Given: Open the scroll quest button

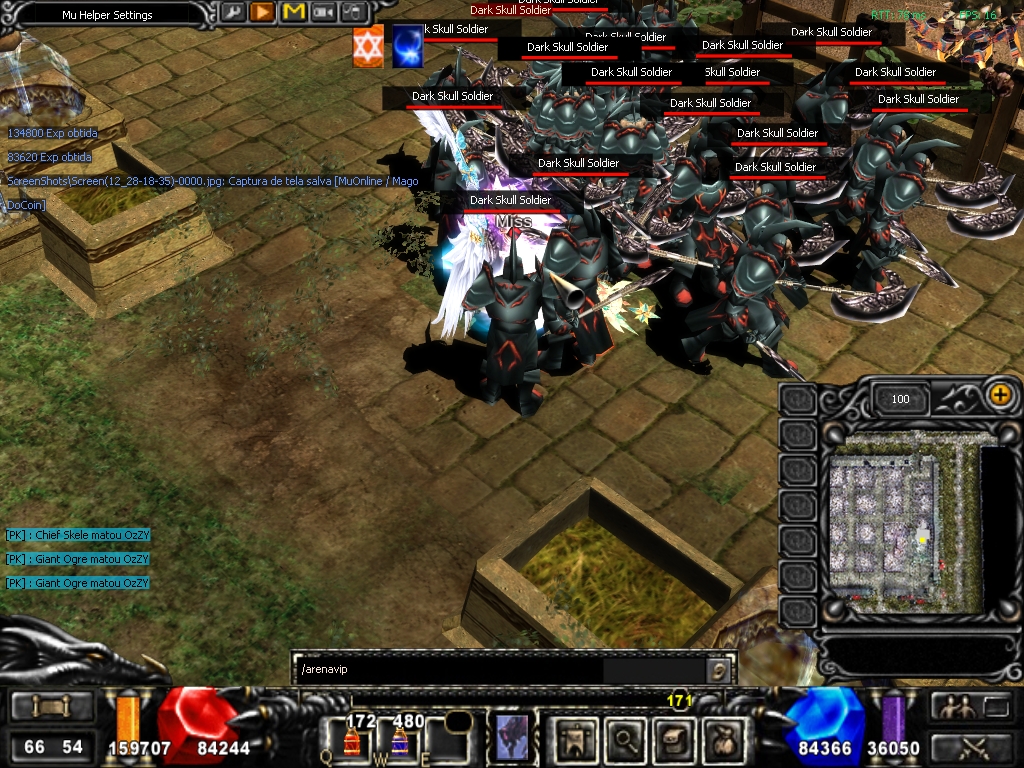Looking at the screenshot, I should (x=673, y=740).
